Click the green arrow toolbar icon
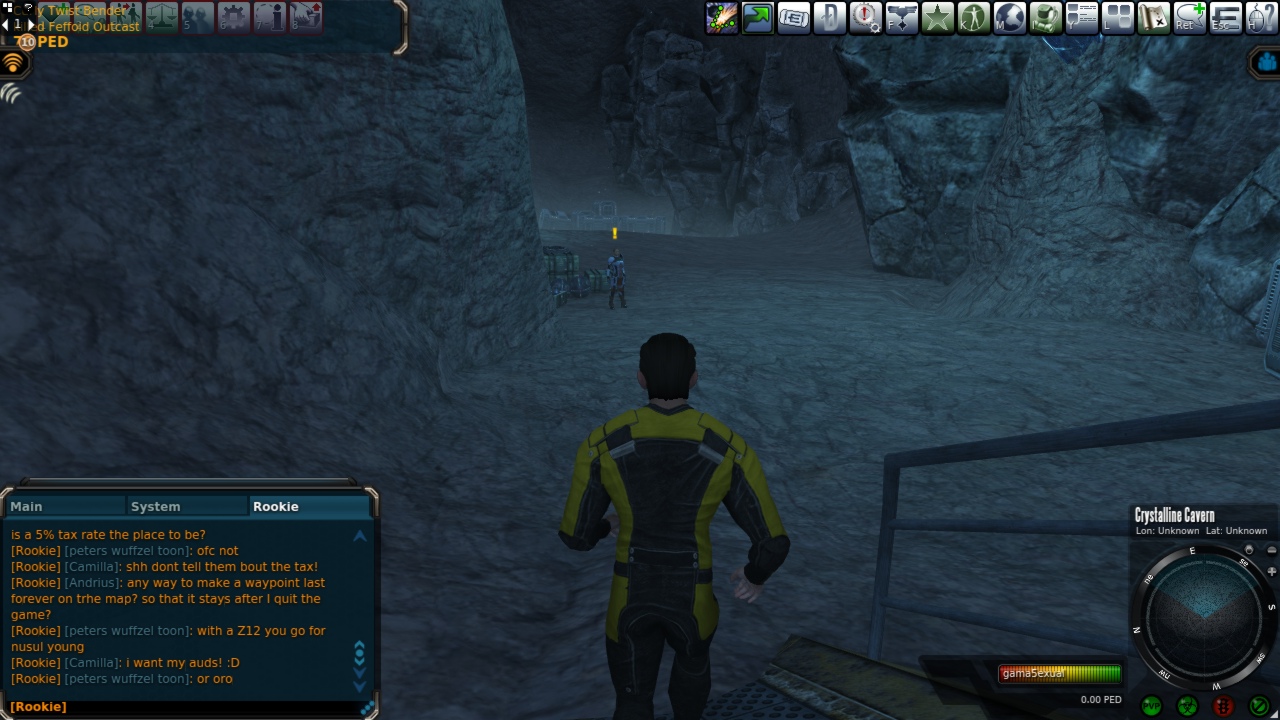1280x720 pixels. [757, 18]
